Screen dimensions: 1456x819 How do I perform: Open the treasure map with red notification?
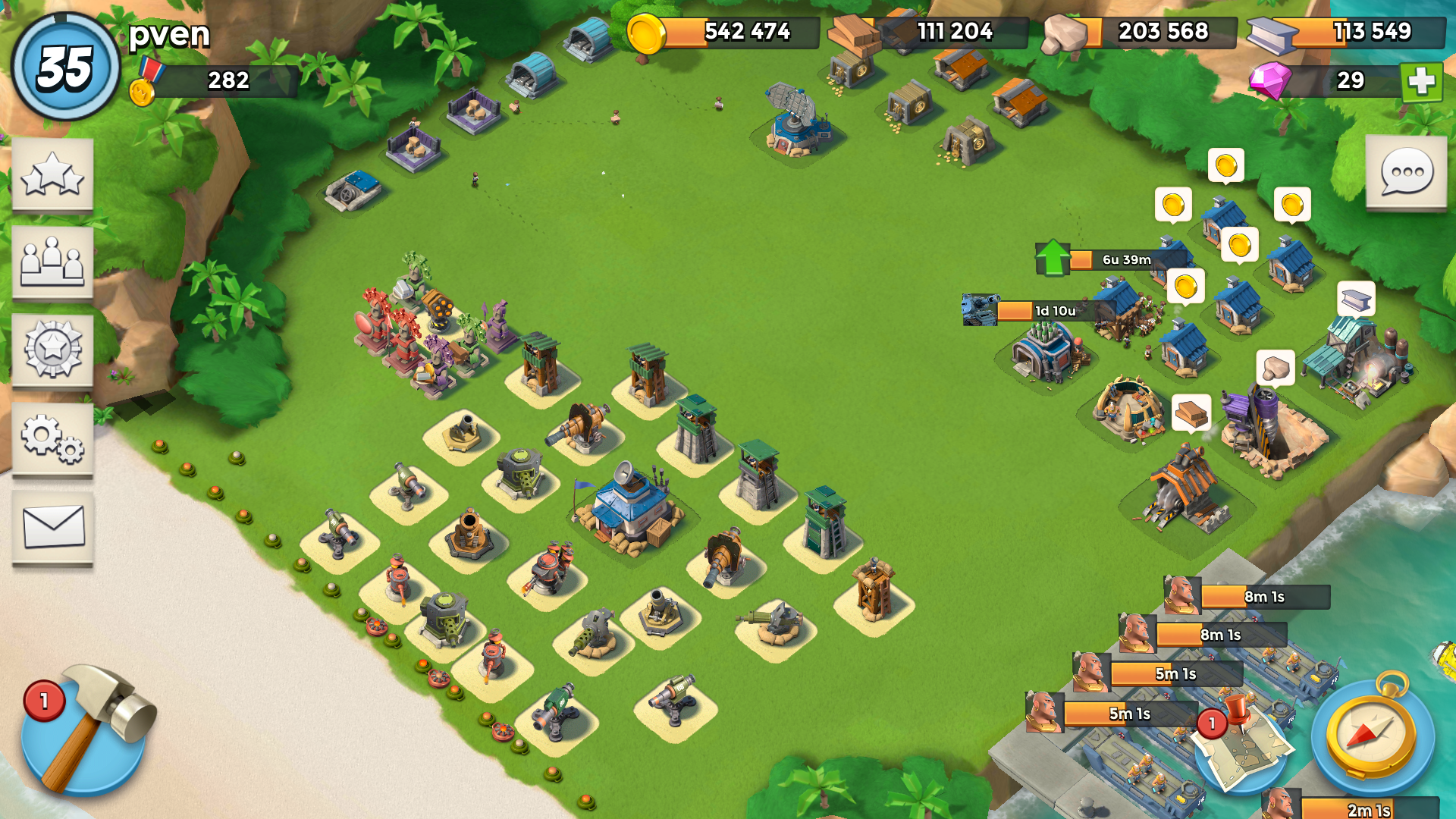[1244, 747]
